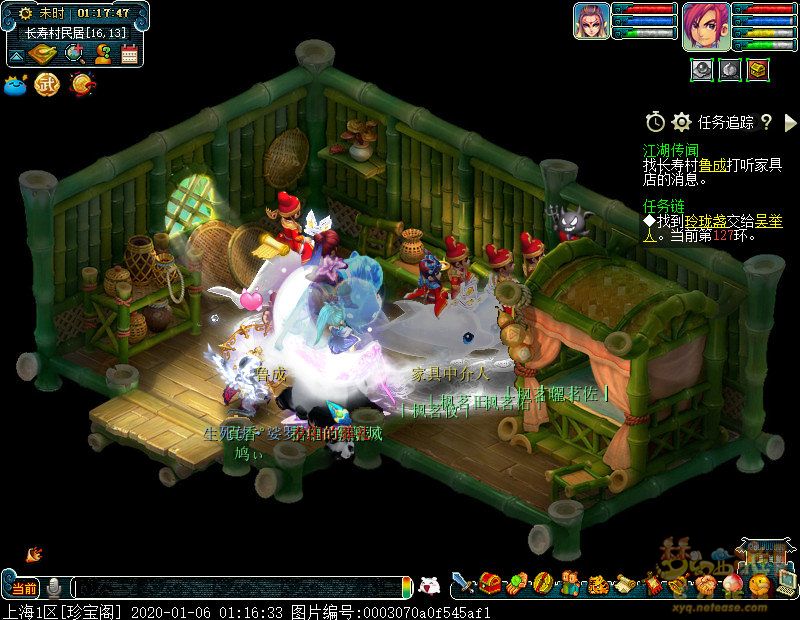Switch the 当前 chat channel button
Image resolution: width=800 pixels, height=620 pixels.
[23, 587]
